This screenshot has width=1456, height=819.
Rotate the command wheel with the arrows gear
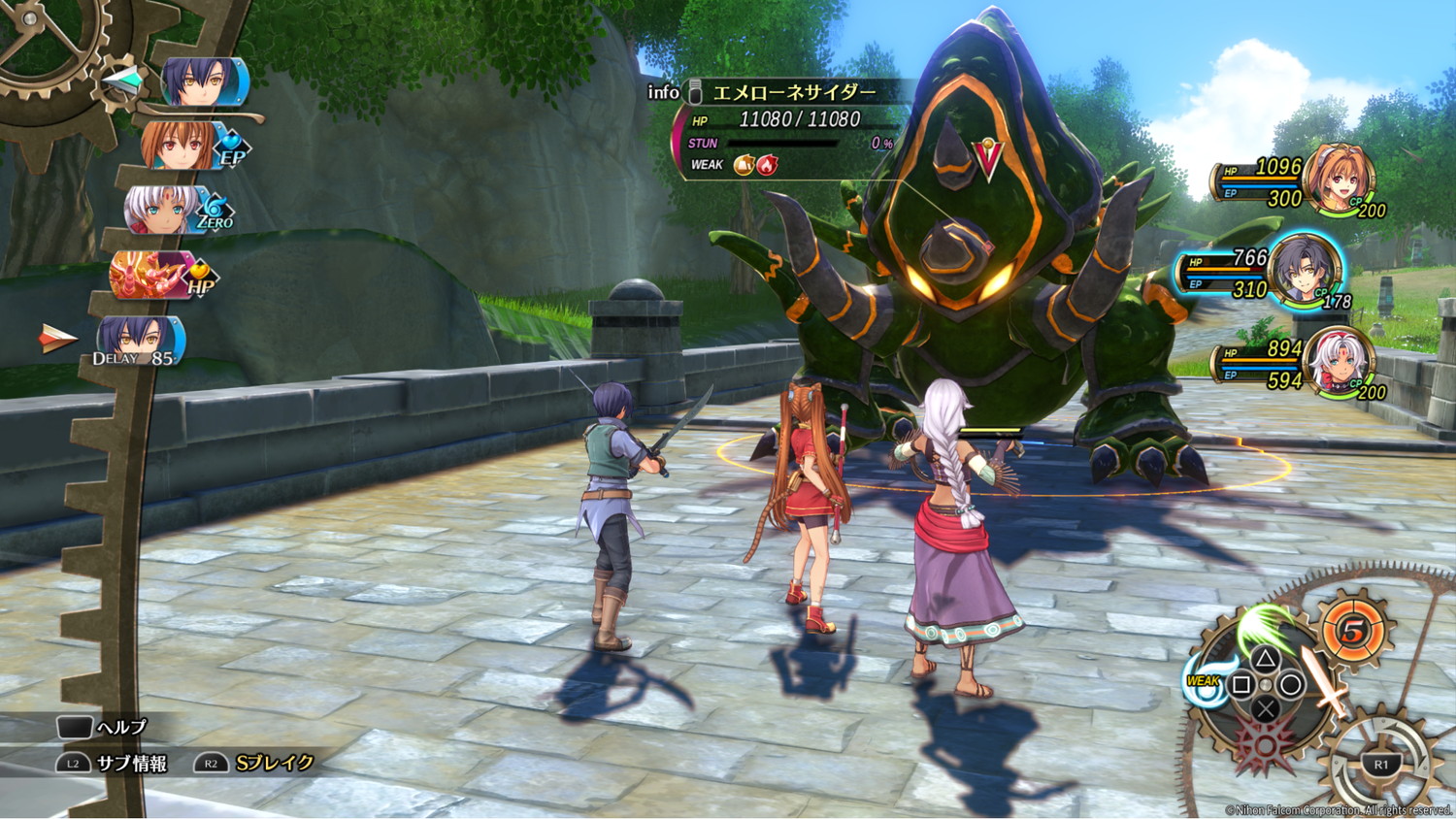pos(1381,764)
